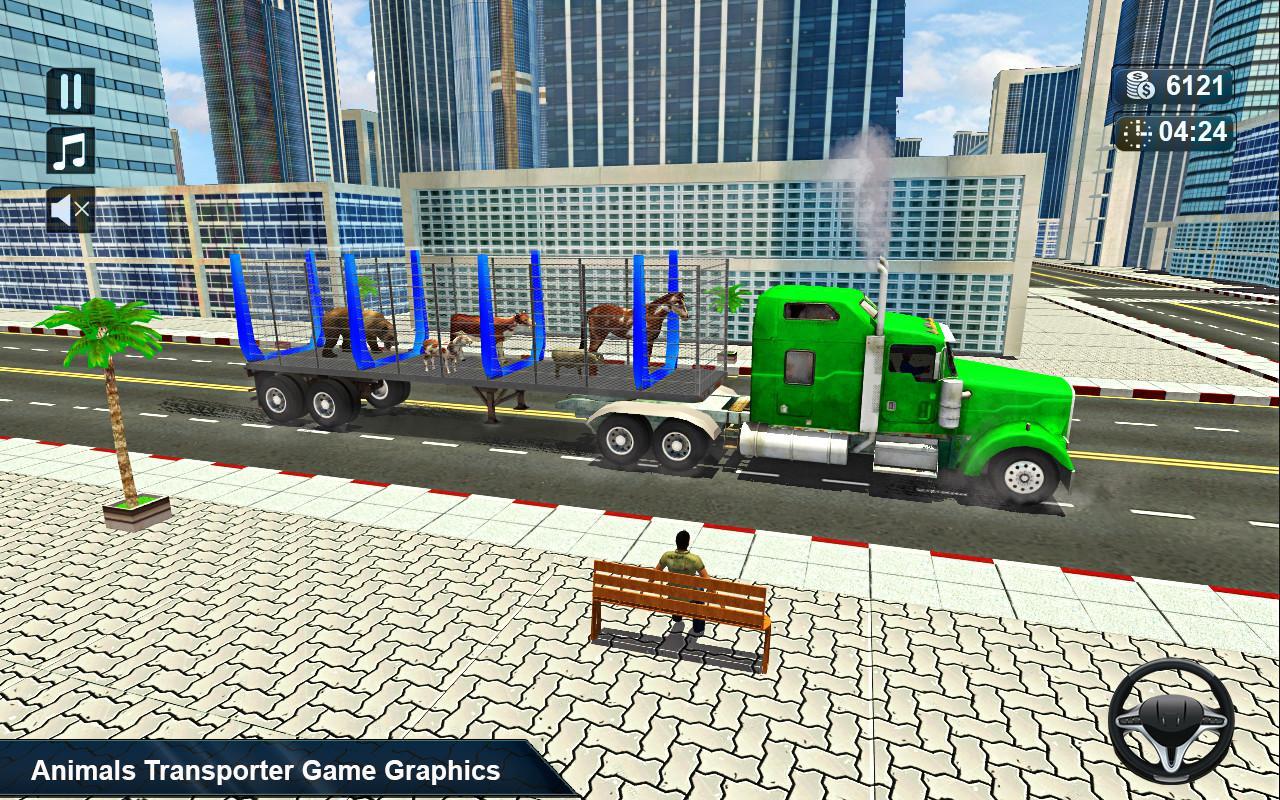
Task: Expand the timer panel showing 04:24
Action: point(1177,131)
